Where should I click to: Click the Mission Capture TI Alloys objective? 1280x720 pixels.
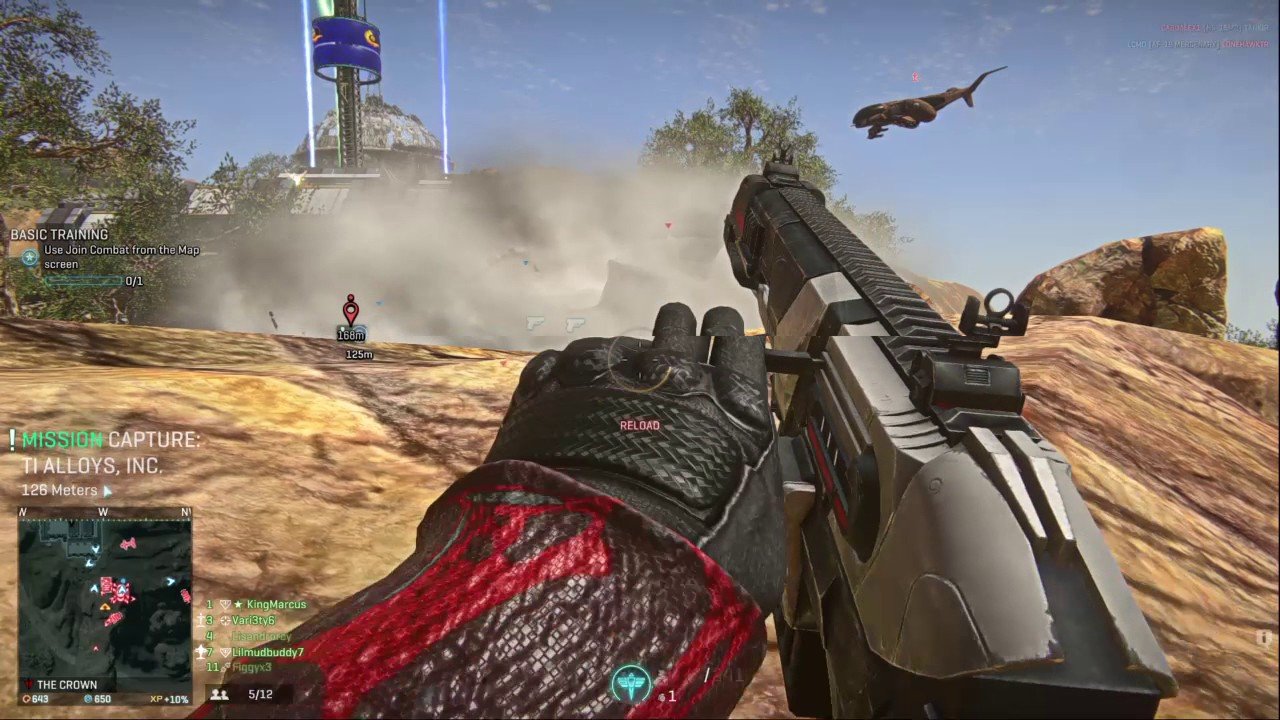(110, 452)
